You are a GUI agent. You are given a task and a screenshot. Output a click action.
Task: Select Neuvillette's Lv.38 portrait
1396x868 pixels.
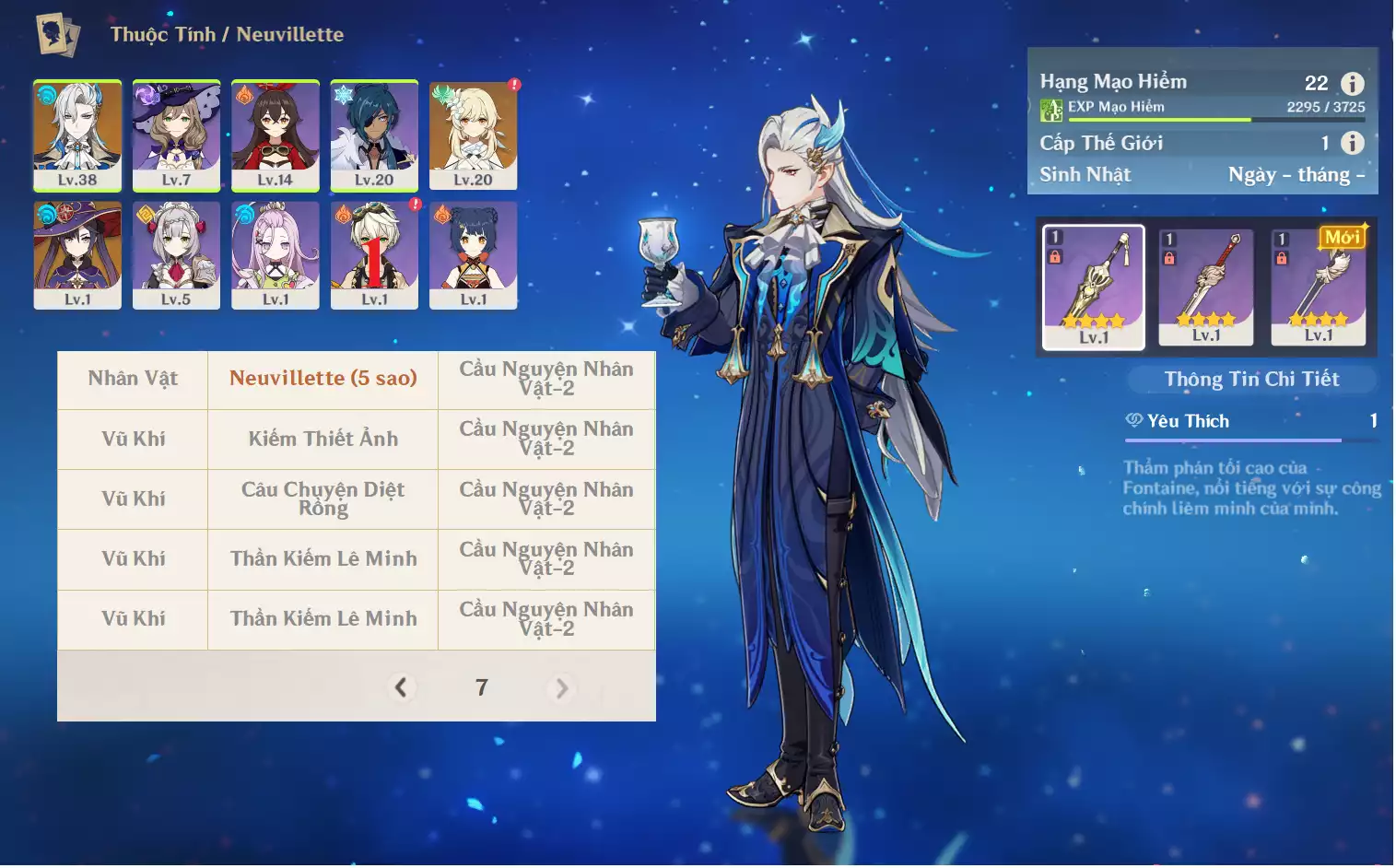click(x=77, y=135)
